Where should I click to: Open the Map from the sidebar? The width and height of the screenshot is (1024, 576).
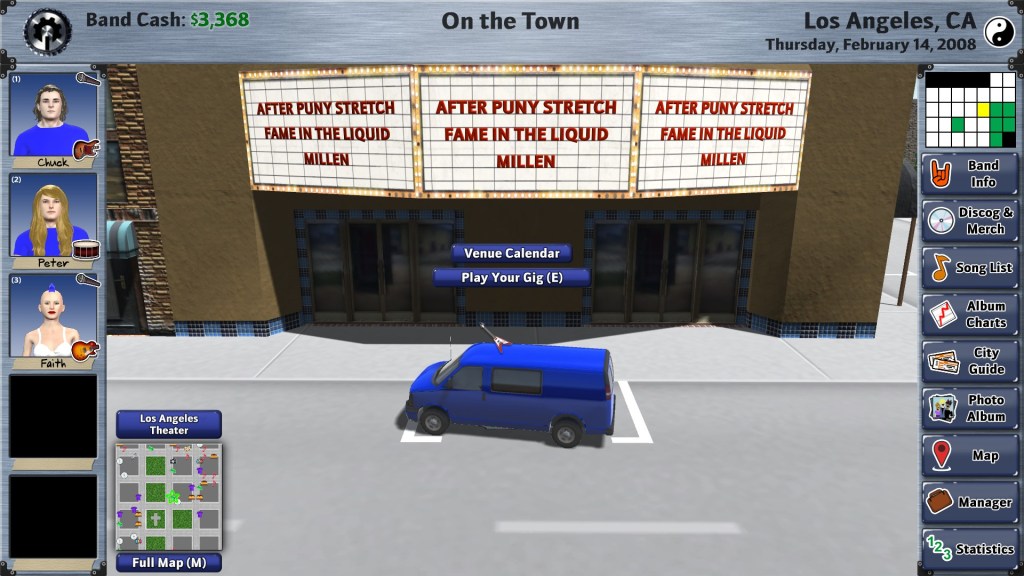[x=970, y=456]
